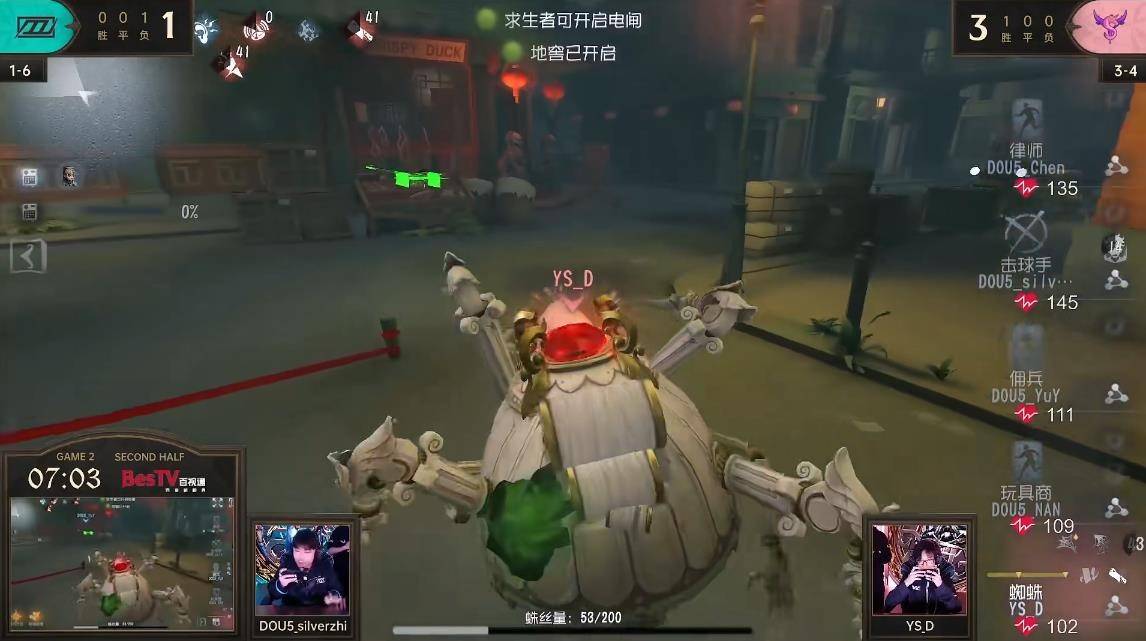Viewport: 1146px width, 641px height.
Task: Click the DOU5_silverzhi player webcam
Action: pos(304,569)
